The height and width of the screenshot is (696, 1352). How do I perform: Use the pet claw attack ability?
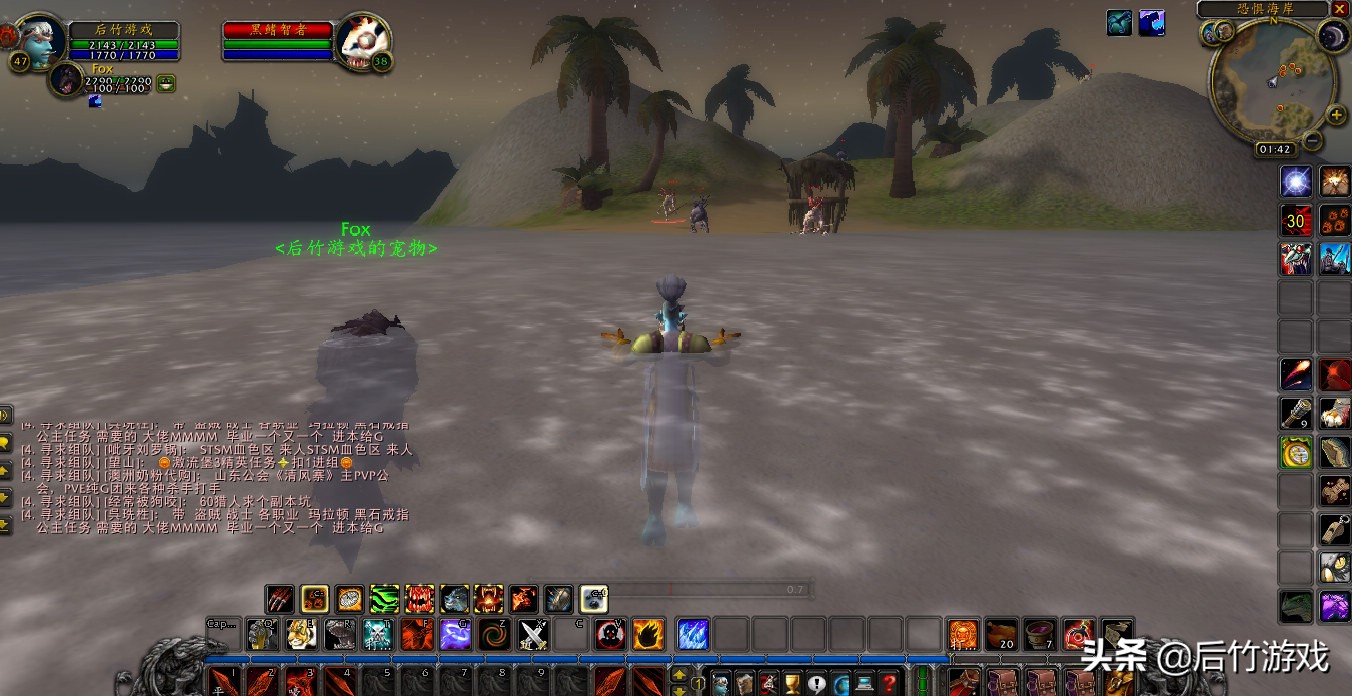point(280,599)
